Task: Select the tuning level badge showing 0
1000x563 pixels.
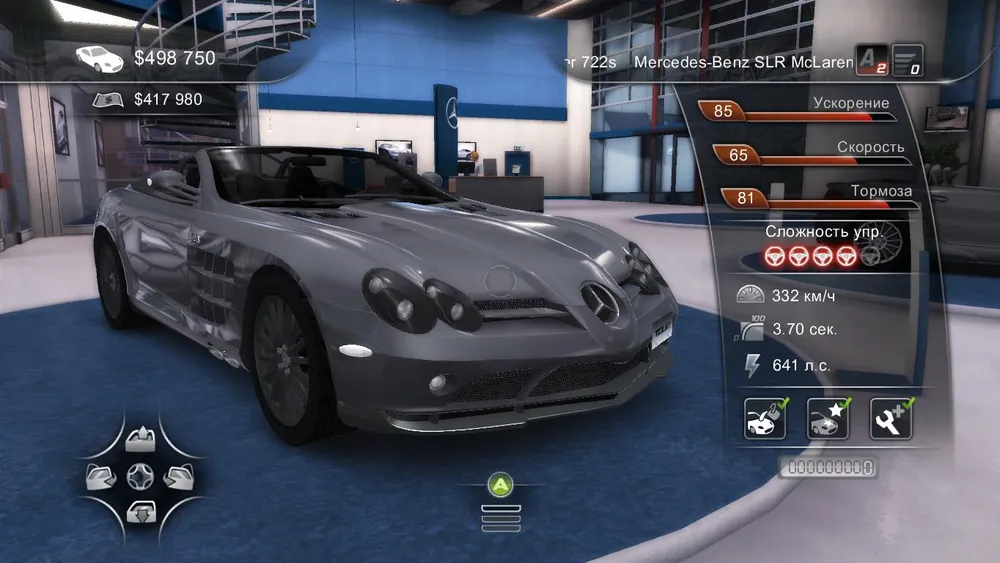Action: 907,61
